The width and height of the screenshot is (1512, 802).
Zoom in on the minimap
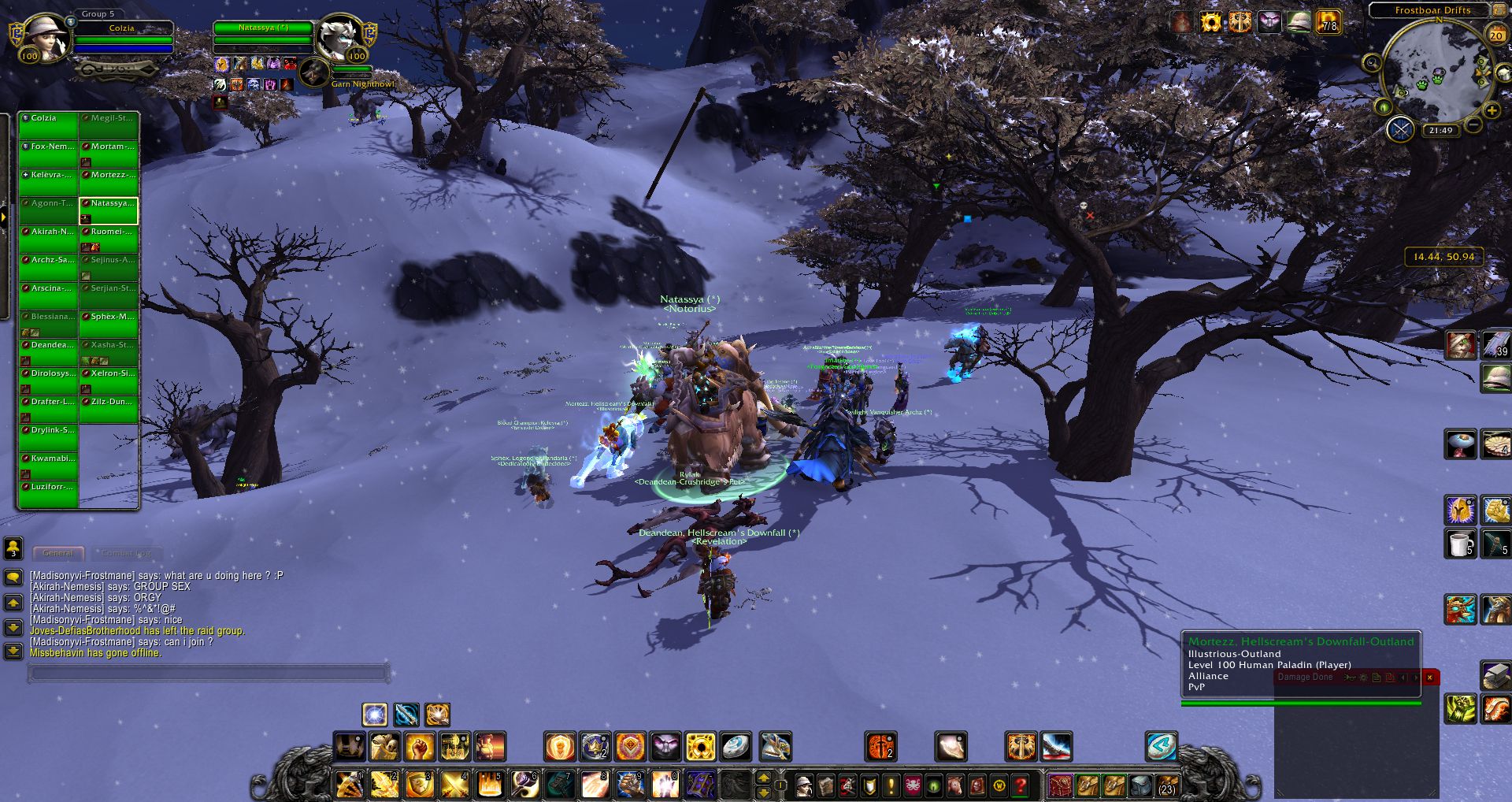click(x=1492, y=111)
